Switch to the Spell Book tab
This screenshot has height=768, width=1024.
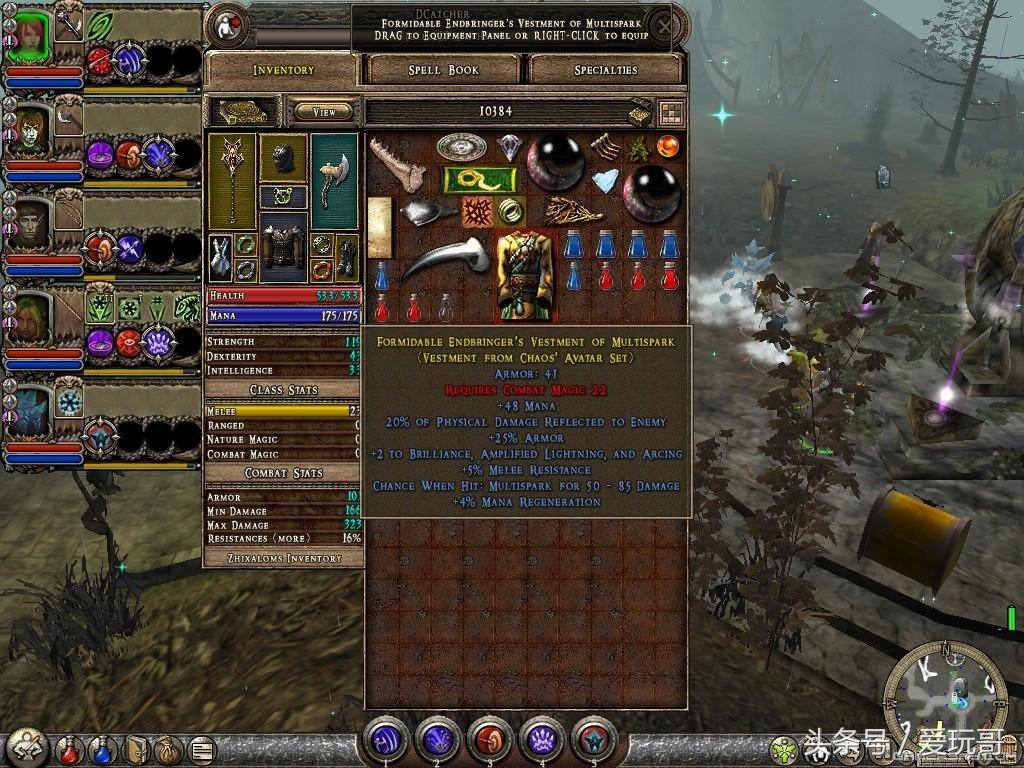[443, 70]
